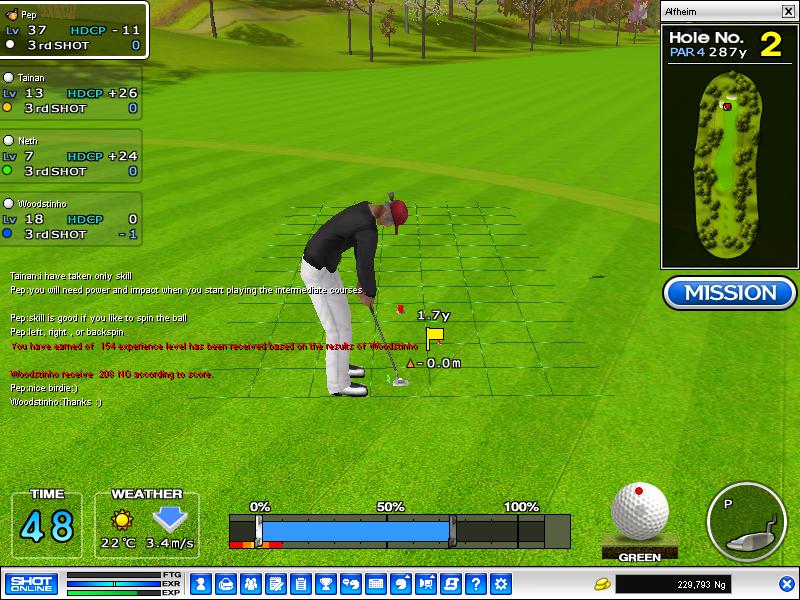Close the Alfheim hole map window
The height and width of the screenshot is (600, 800).
point(785,12)
